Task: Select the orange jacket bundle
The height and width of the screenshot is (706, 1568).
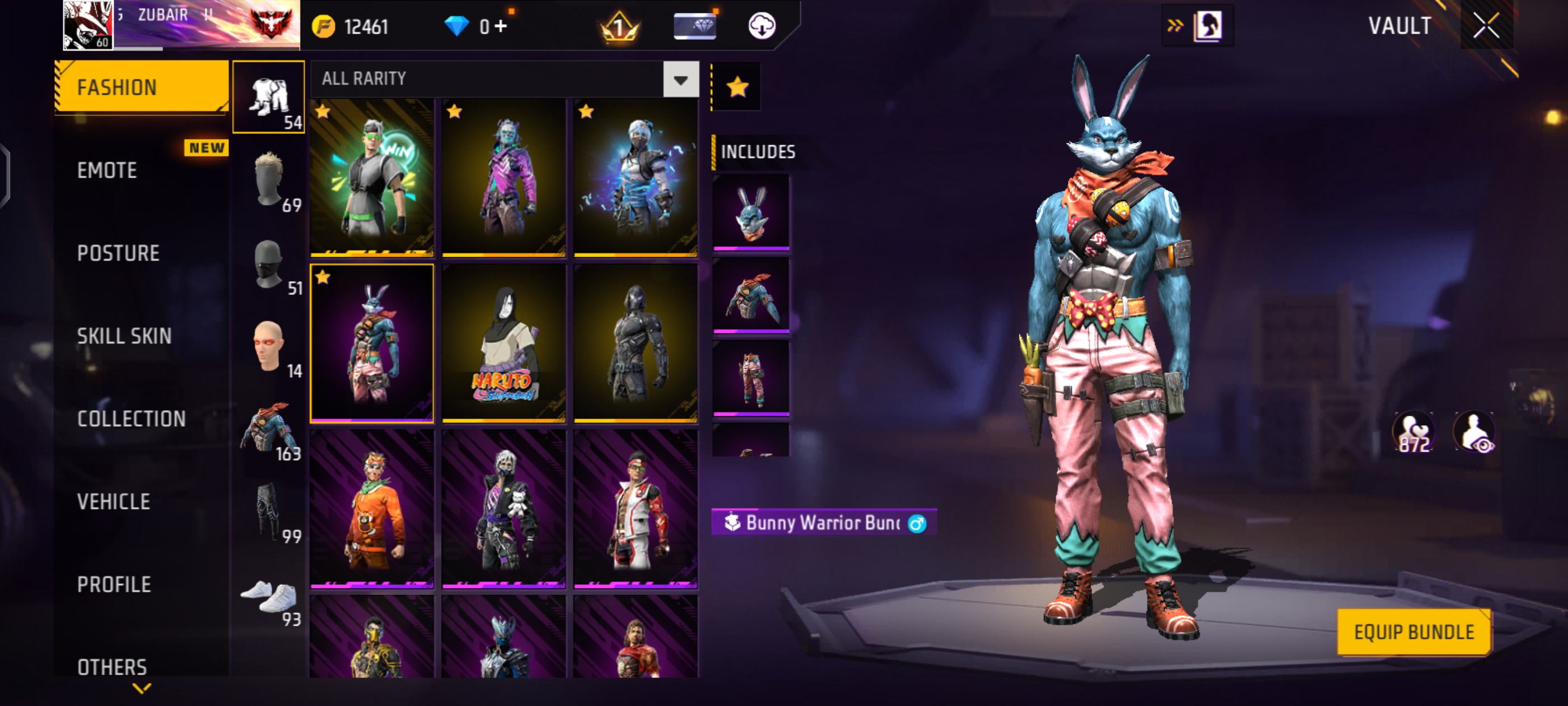Action: [x=372, y=509]
